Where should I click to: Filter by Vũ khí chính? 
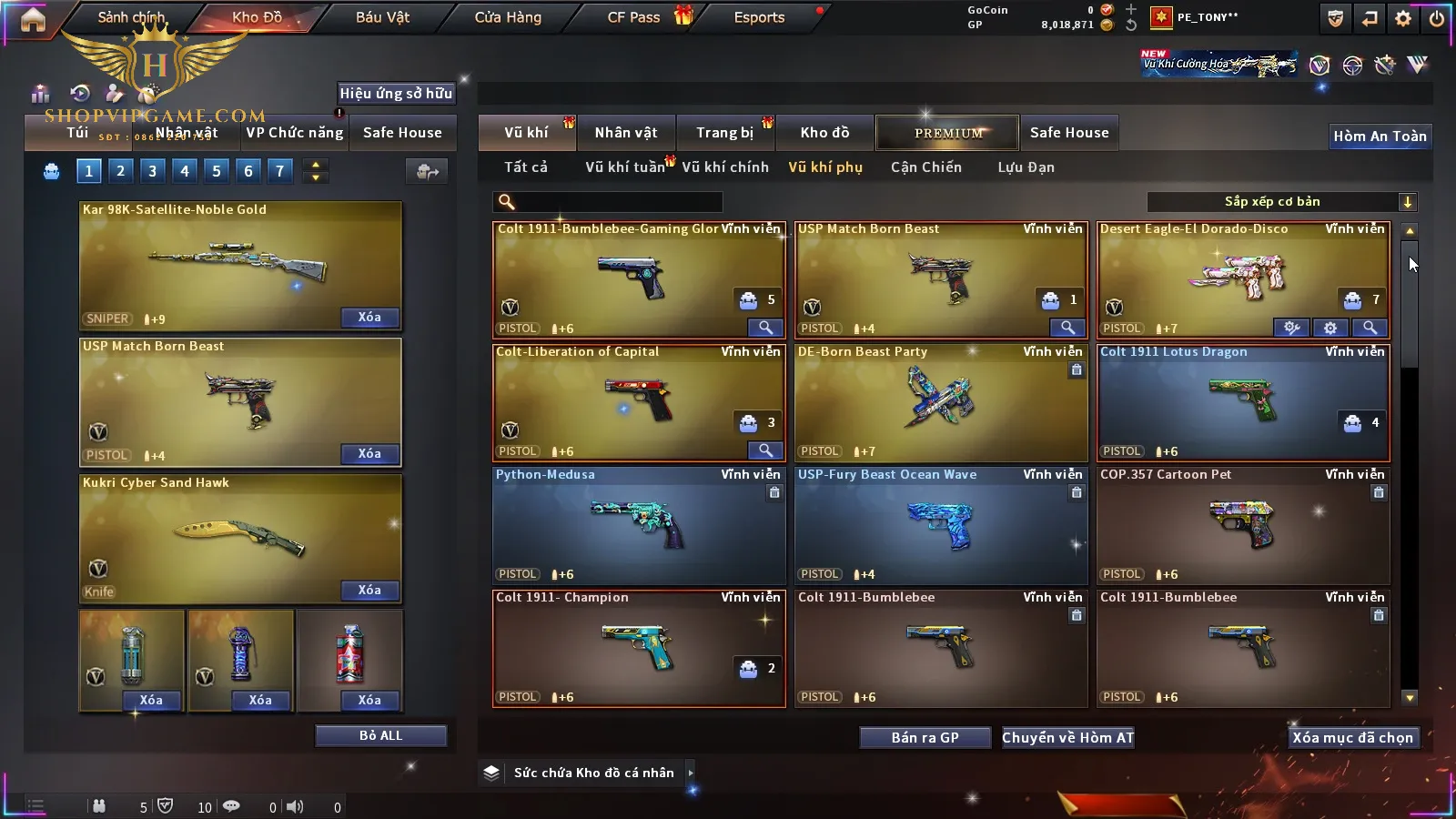pos(725,167)
